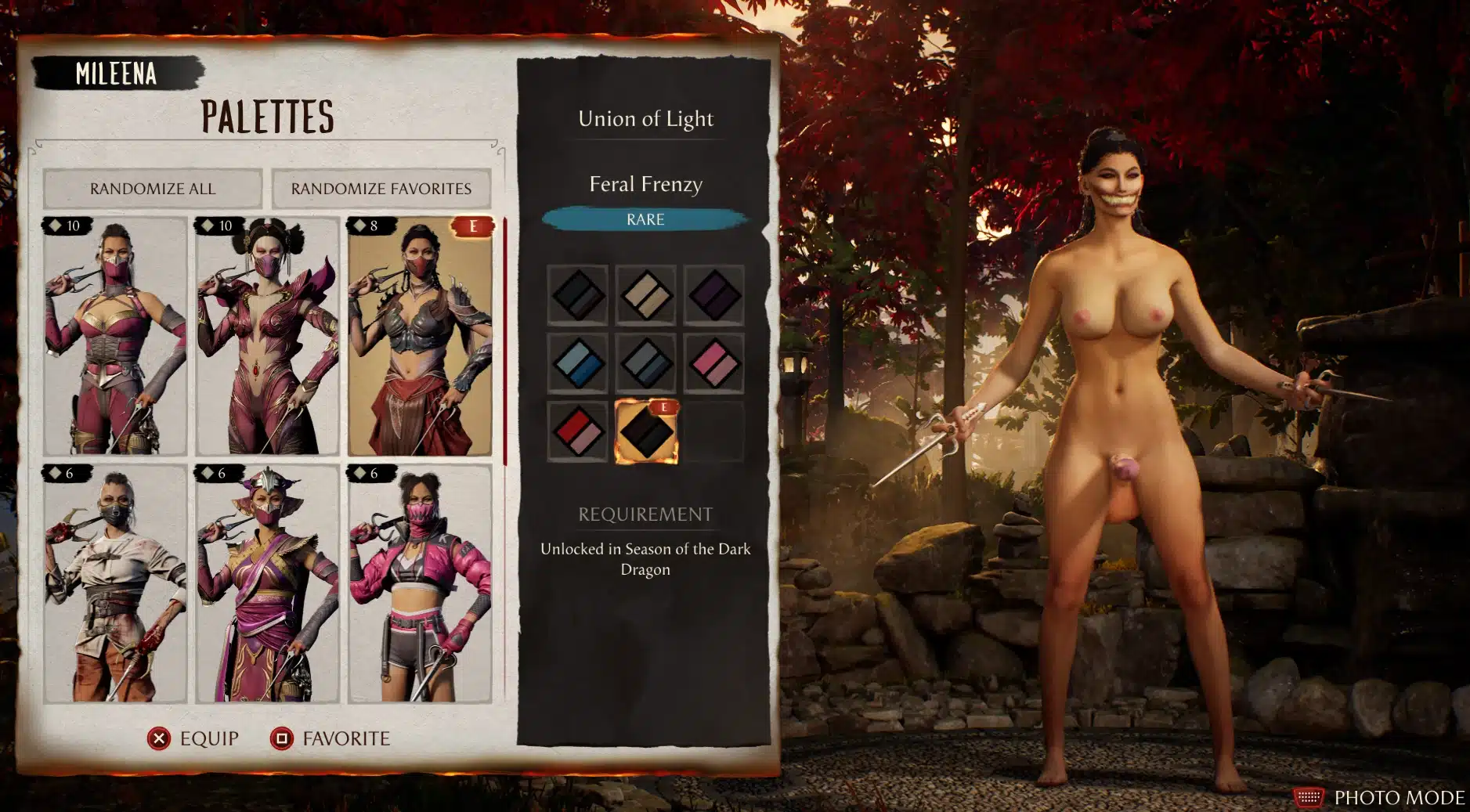
Task: Click the equipped black palette swatch
Action: 646,431
